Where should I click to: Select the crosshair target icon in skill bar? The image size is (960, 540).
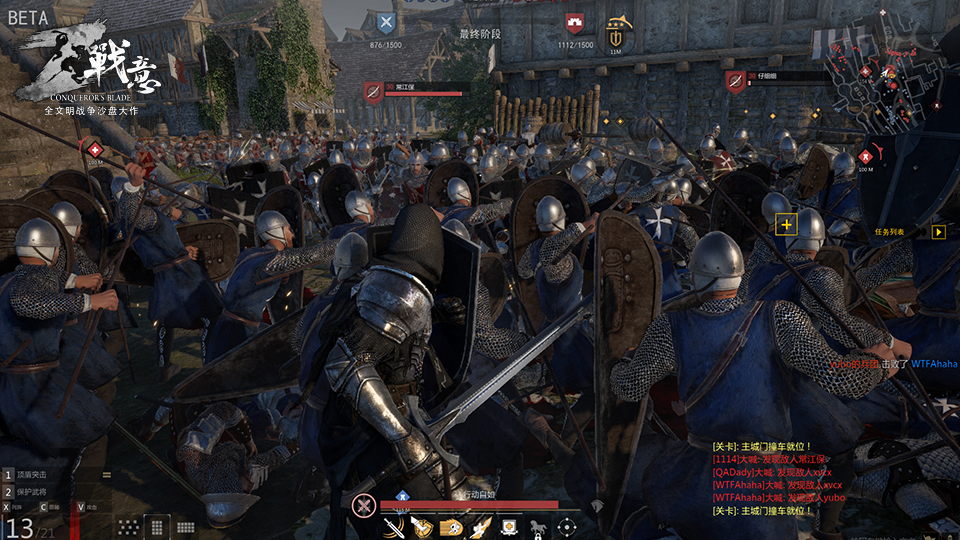click(x=567, y=526)
